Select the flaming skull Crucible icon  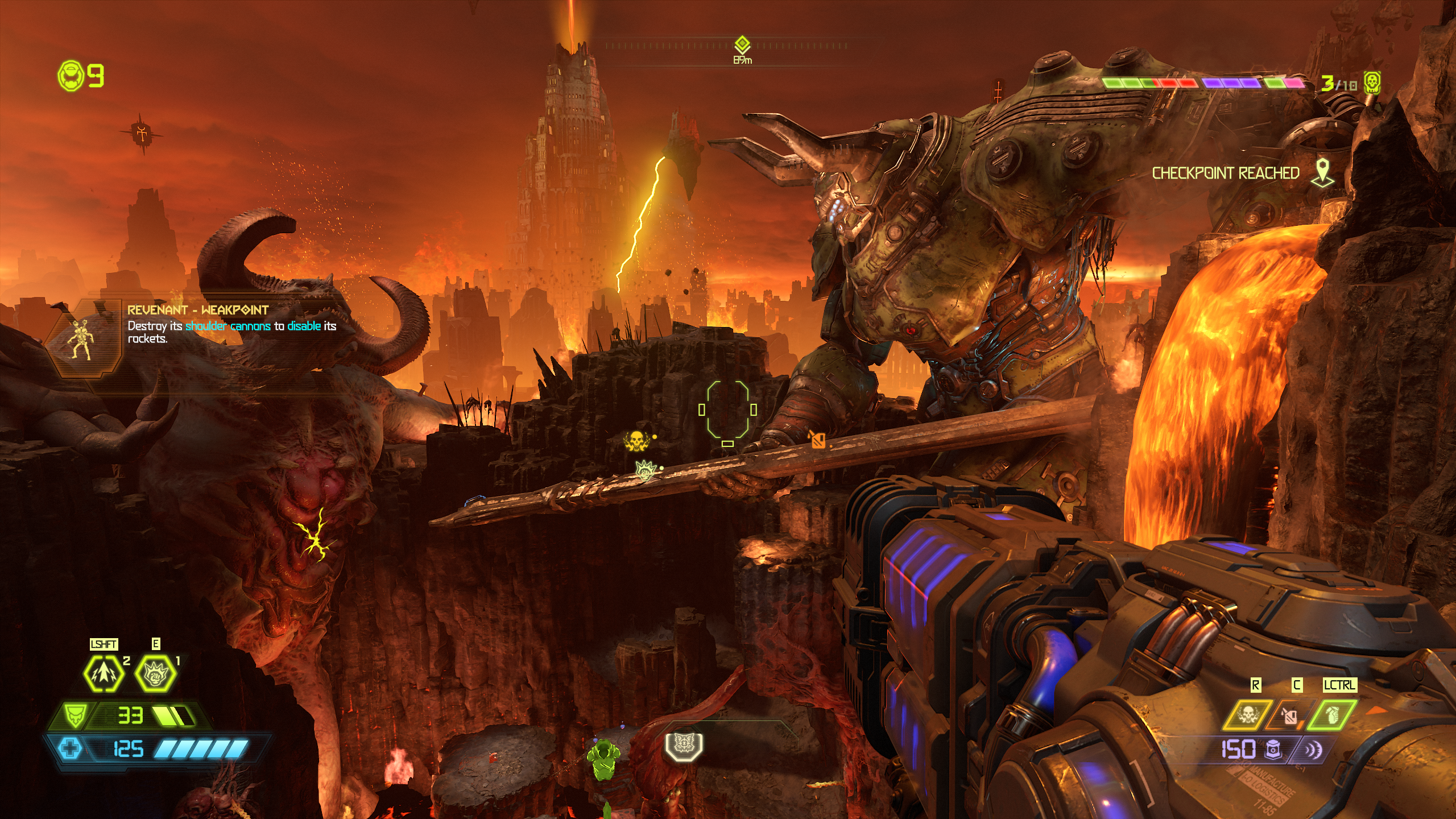1248,715
